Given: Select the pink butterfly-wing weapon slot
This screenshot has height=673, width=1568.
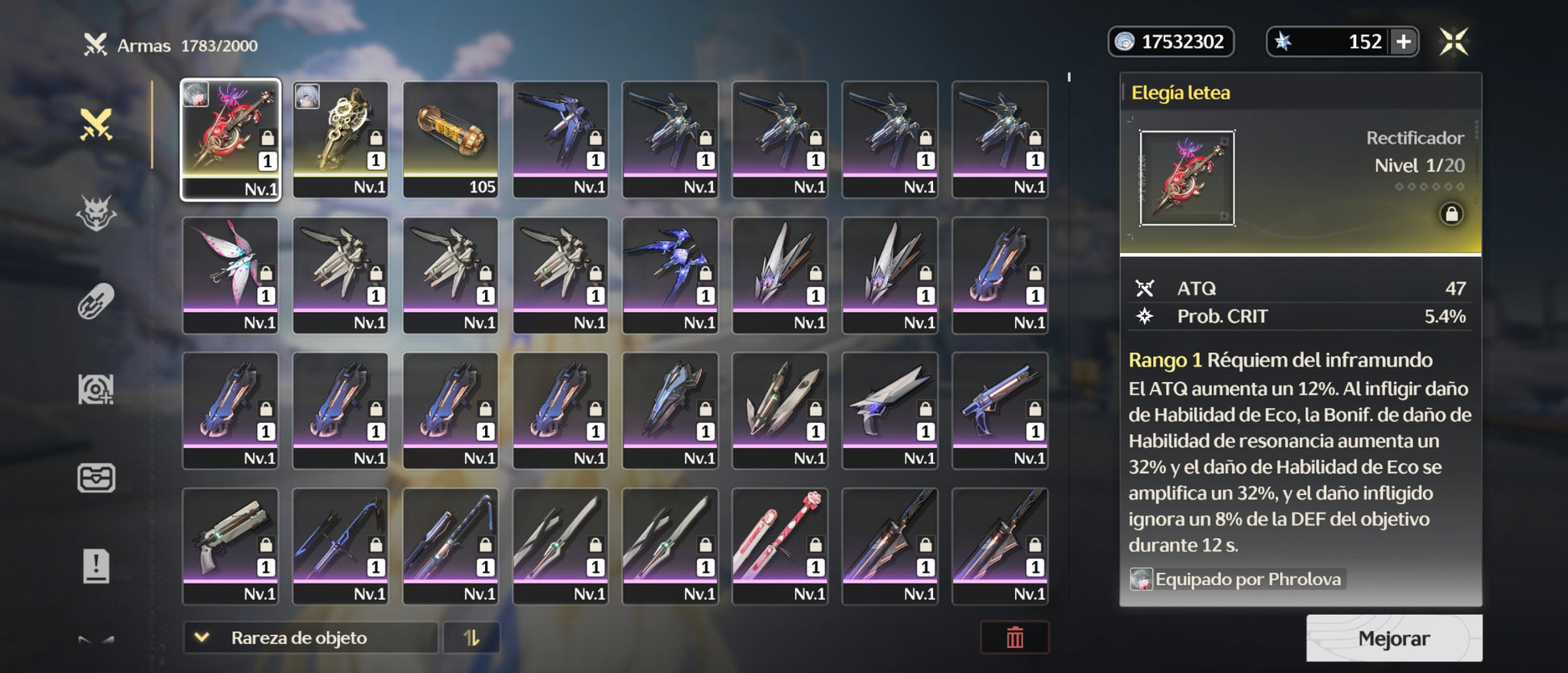Looking at the screenshot, I should coord(230,275).
